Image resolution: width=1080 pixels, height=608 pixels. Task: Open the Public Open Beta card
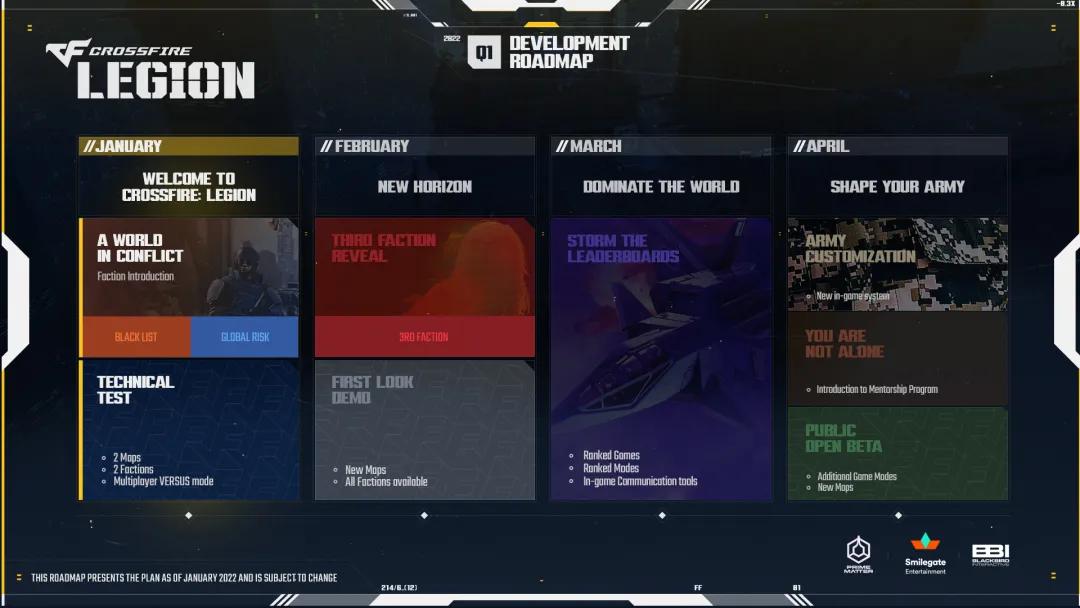[x=897, y=453]
